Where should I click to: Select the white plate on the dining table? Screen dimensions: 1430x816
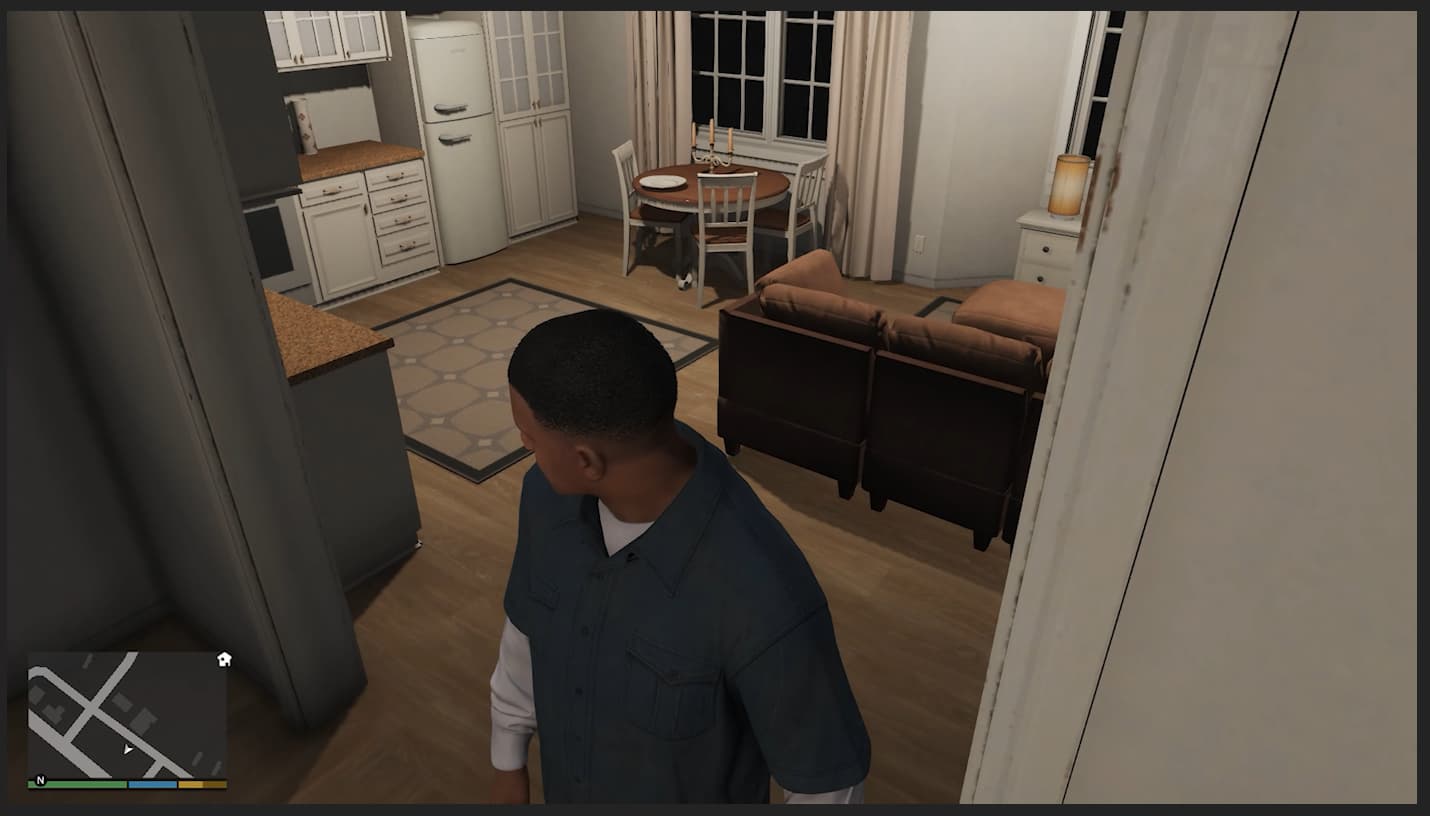click(662, 180)
